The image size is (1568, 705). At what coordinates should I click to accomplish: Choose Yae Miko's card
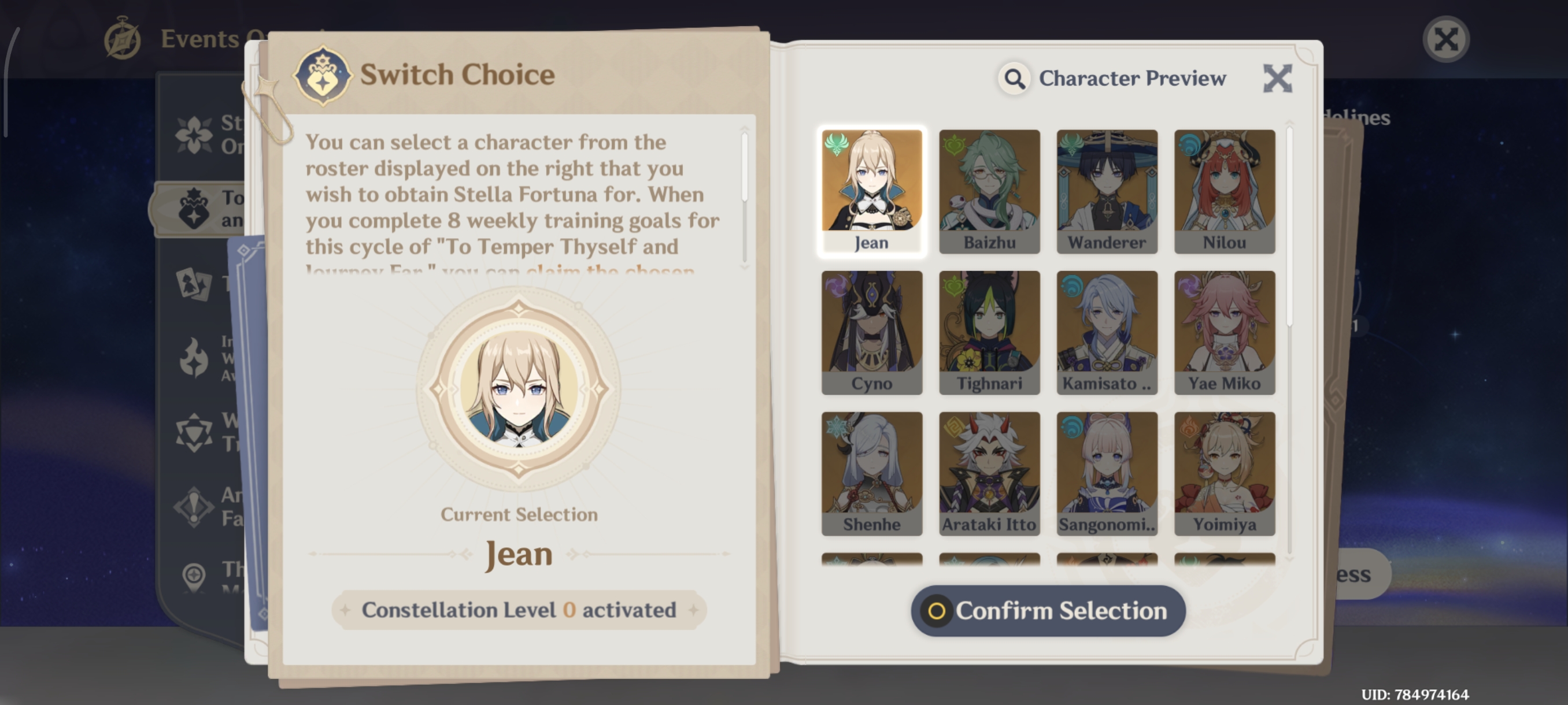(x=1224, y=332)
